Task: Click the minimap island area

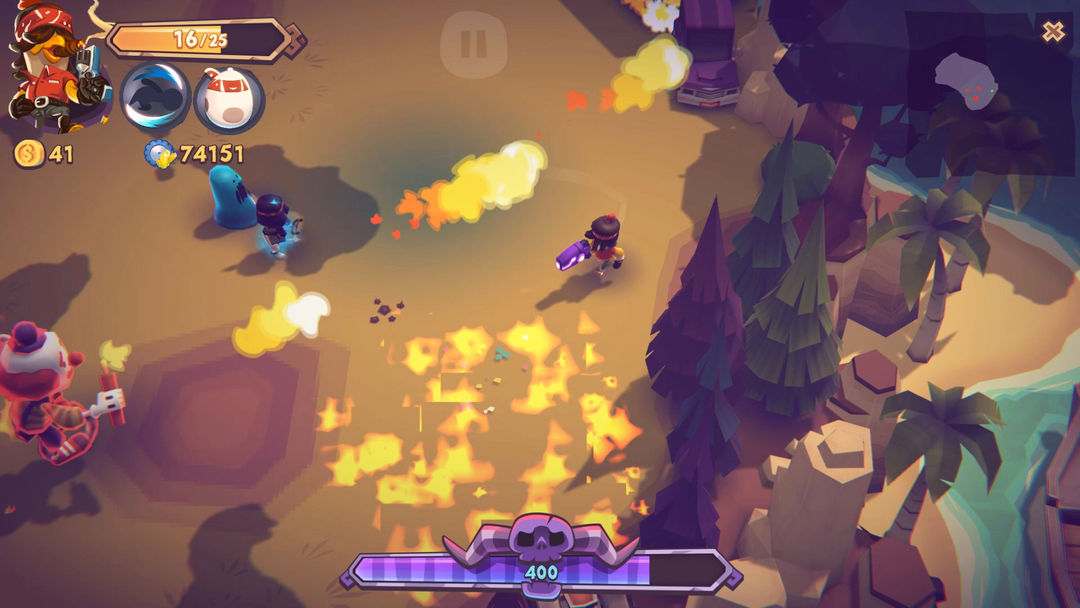Action: [964, 82]
